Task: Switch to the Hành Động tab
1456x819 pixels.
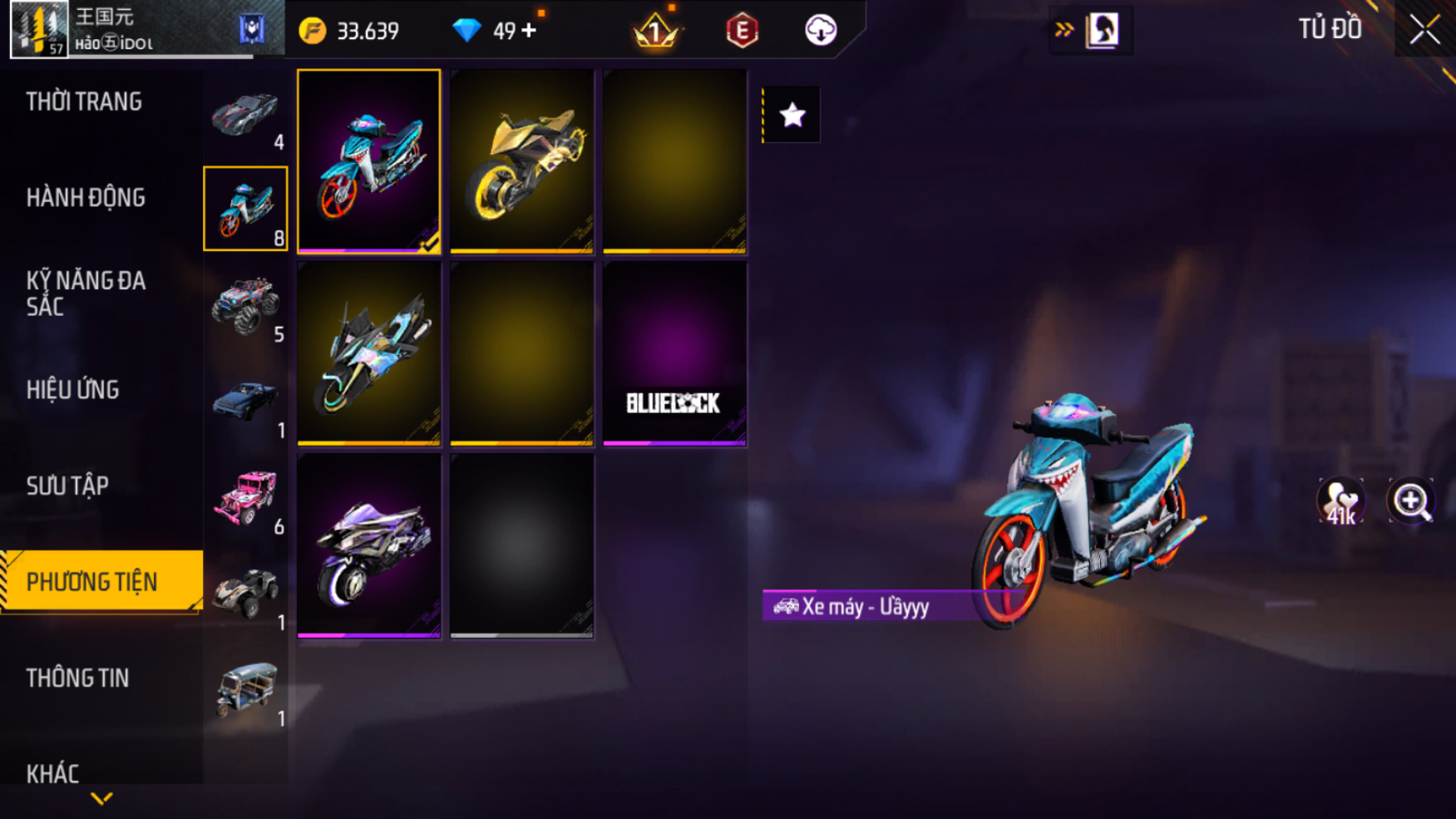Action: [x=86, y=198]
